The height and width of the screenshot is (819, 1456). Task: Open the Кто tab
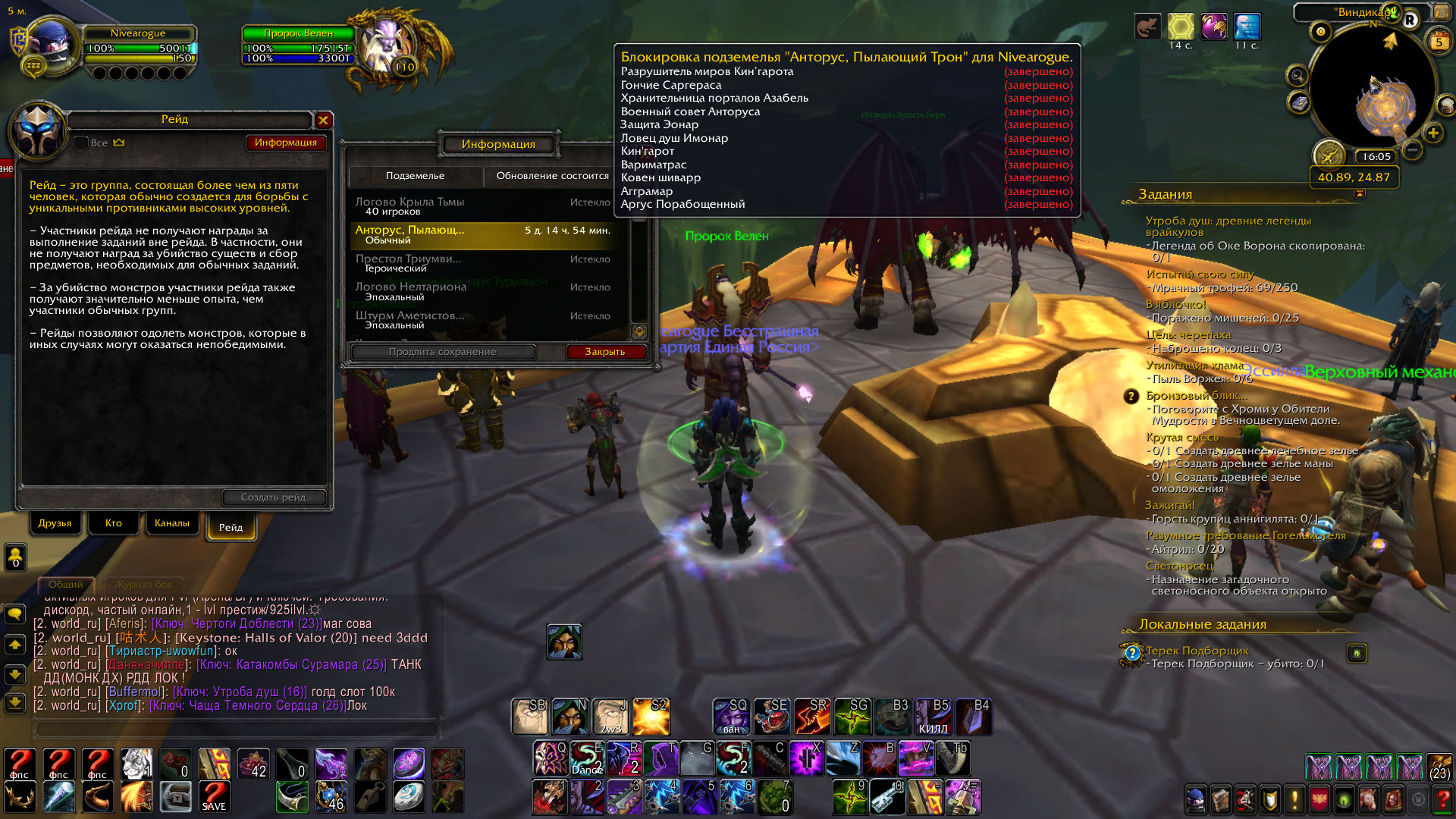(x=114, y=523)
